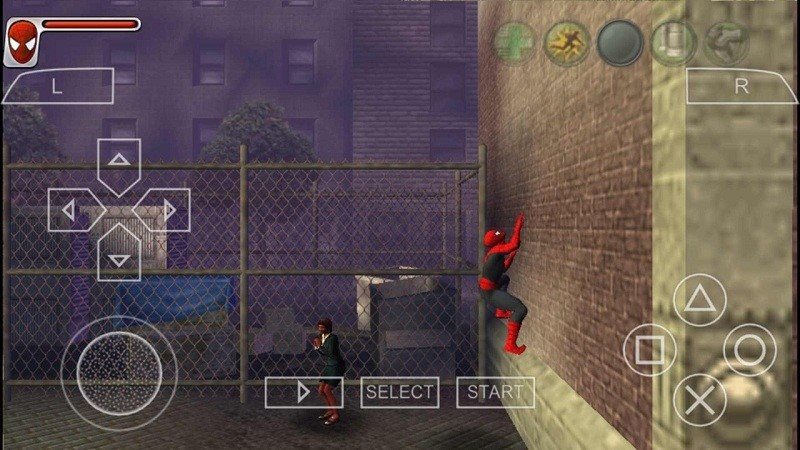This screenshot has height=450, width=800.
Task: Toggle the fast-forward arrow button
Action: 304,392
